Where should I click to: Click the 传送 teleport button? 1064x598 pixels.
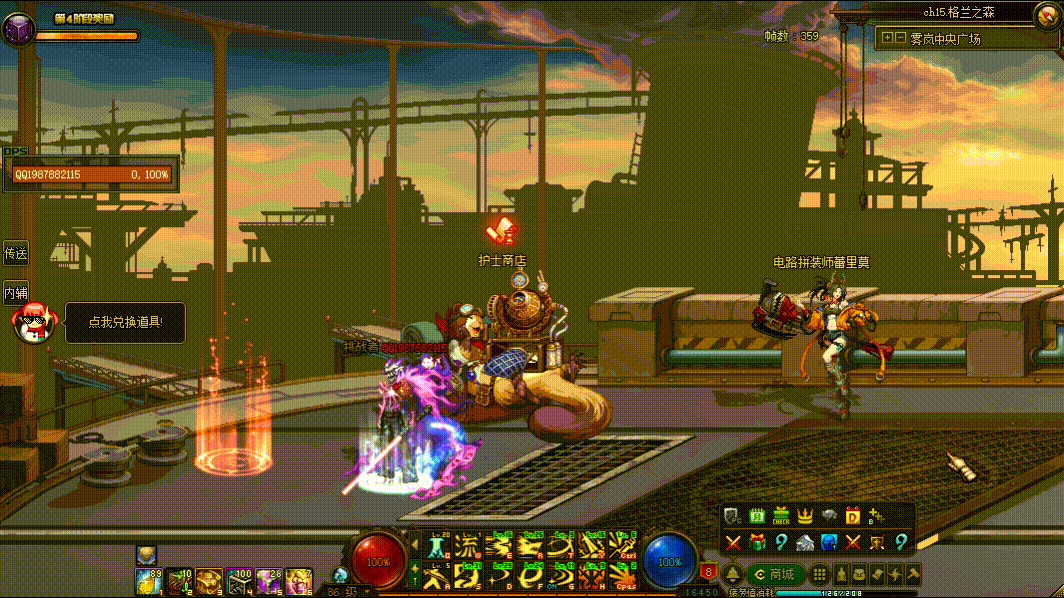point(15,253)
